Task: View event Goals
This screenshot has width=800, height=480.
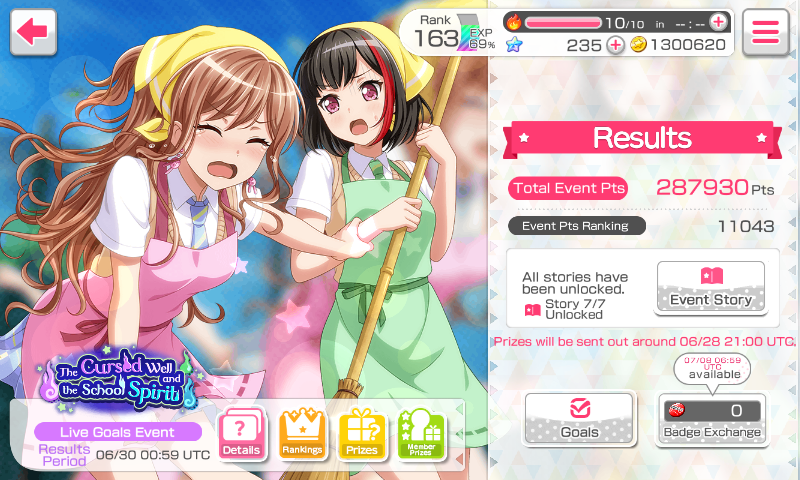Action: click(x=579, y=418)
